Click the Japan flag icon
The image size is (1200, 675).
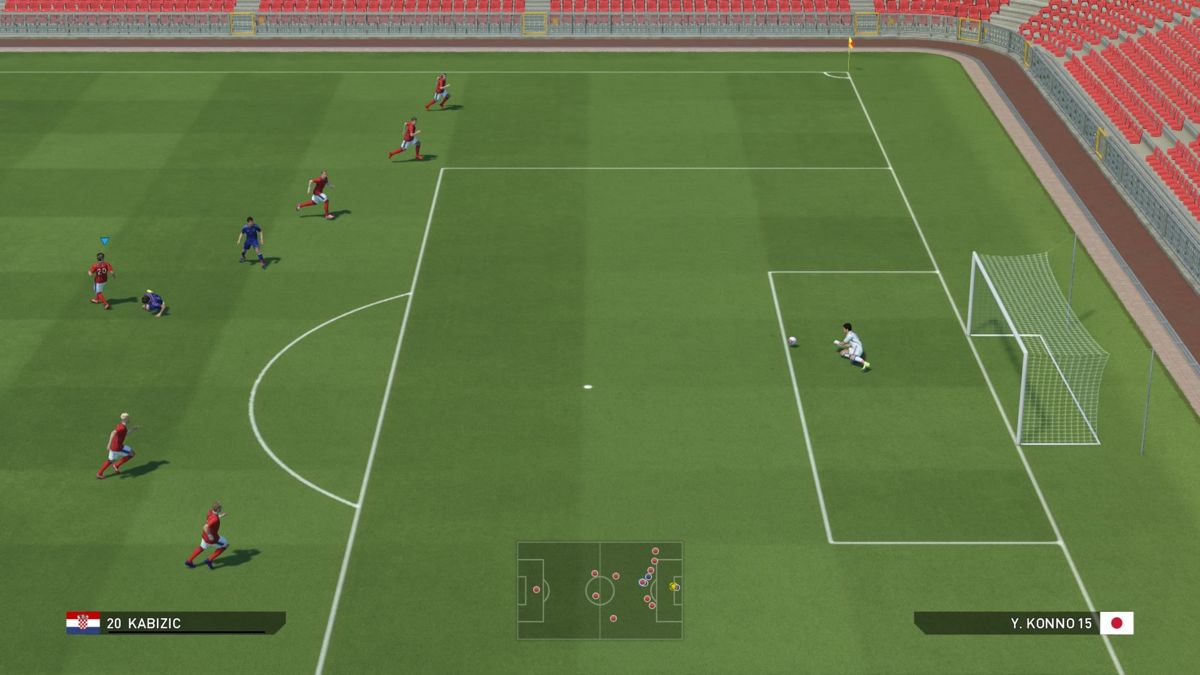[x=1117, y=623]
